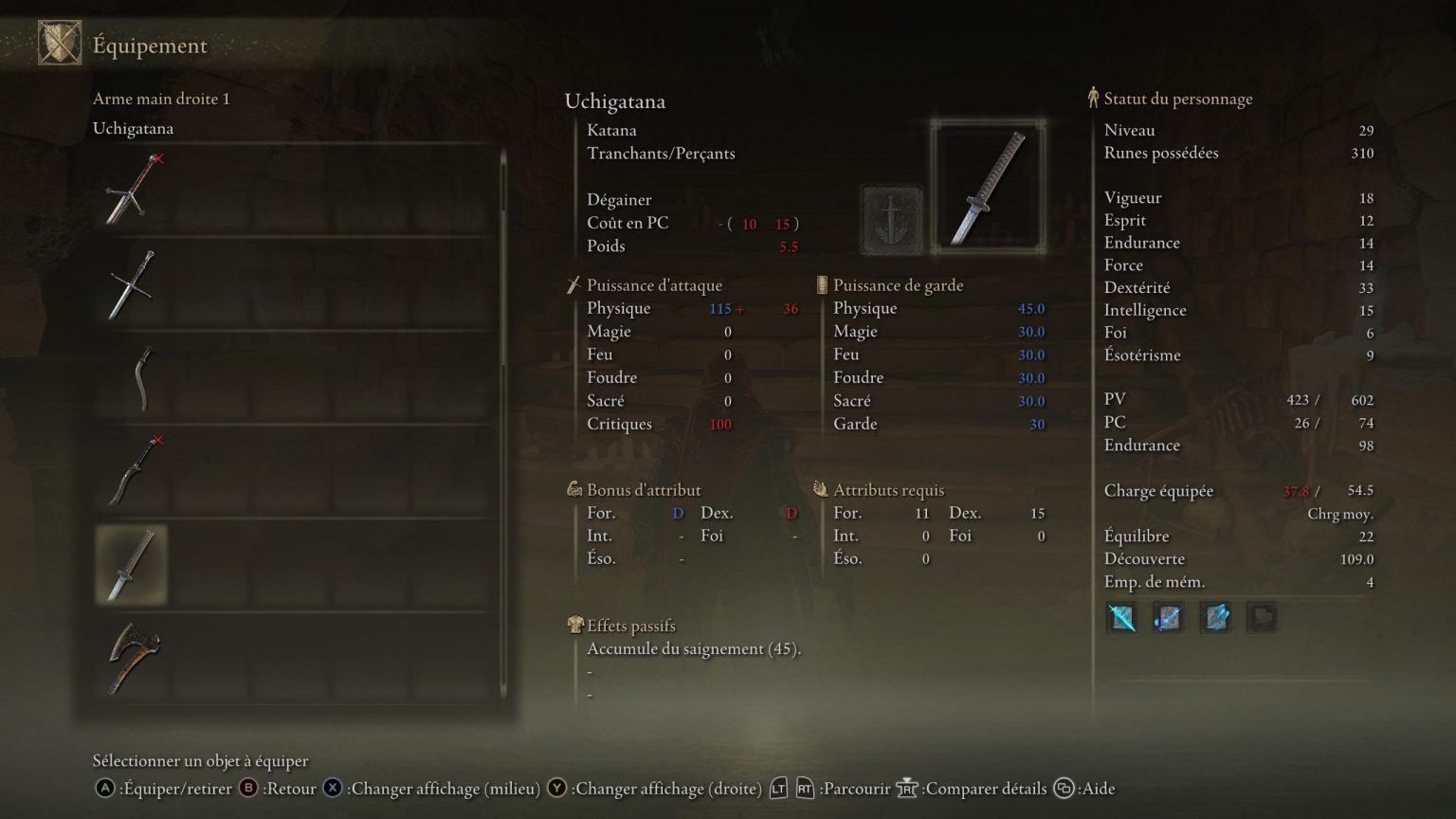Click the Effets passifs mushroom icon
Viewport: 1456px width, 819px height.
(x=574, y=625)
